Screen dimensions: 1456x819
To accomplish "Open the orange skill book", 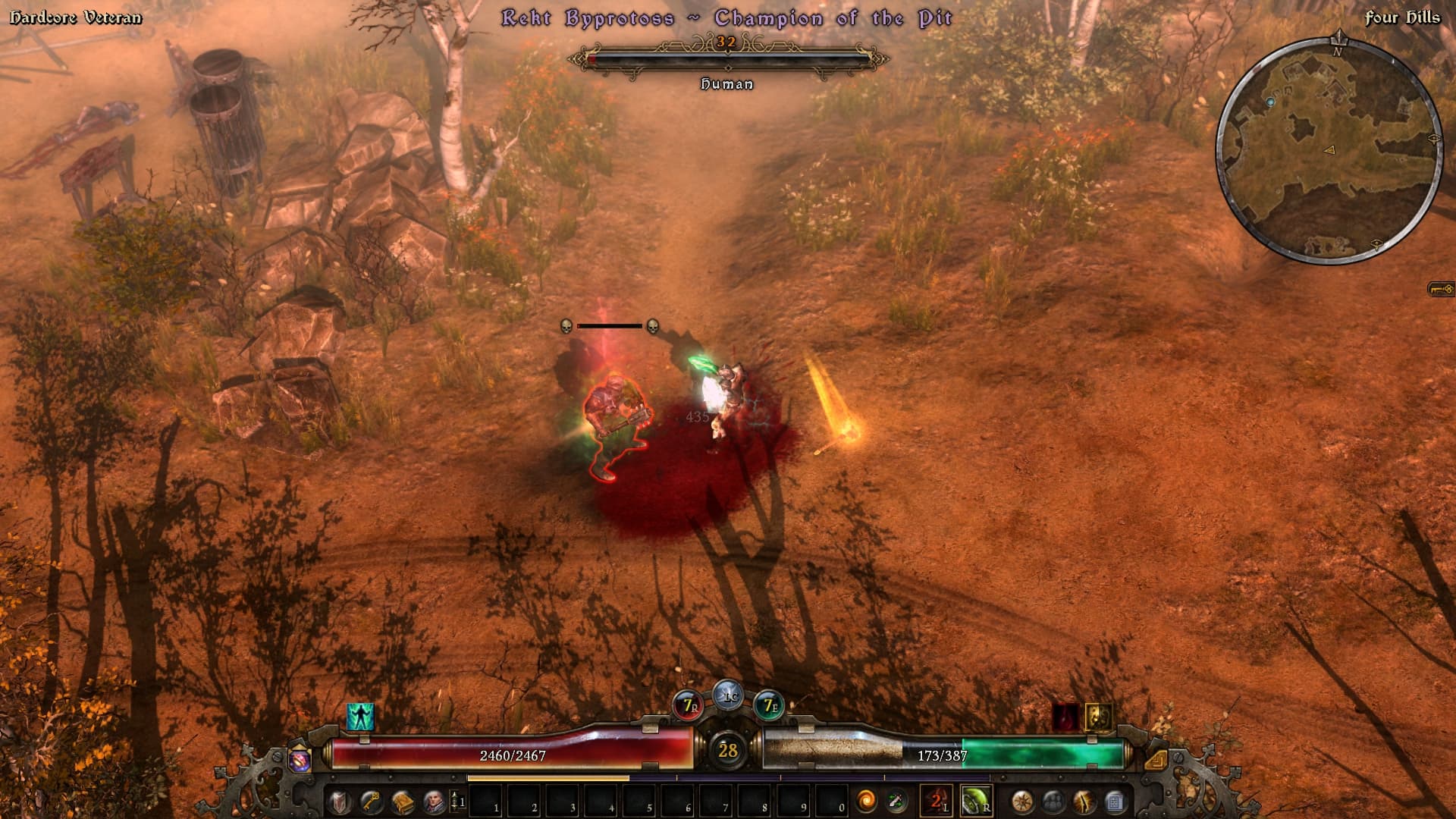I will pyautogui.click(x=403, y=801).
